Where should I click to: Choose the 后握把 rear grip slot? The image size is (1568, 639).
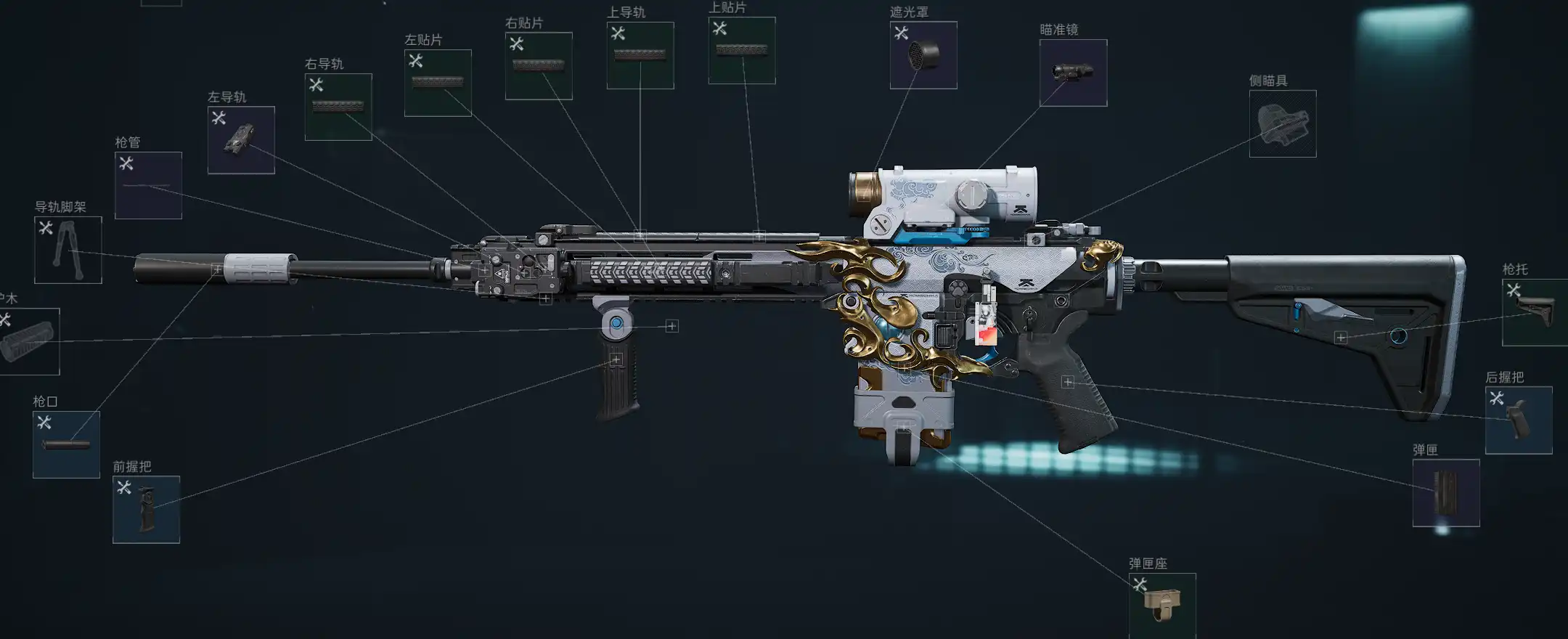[x=1519, y=420]
